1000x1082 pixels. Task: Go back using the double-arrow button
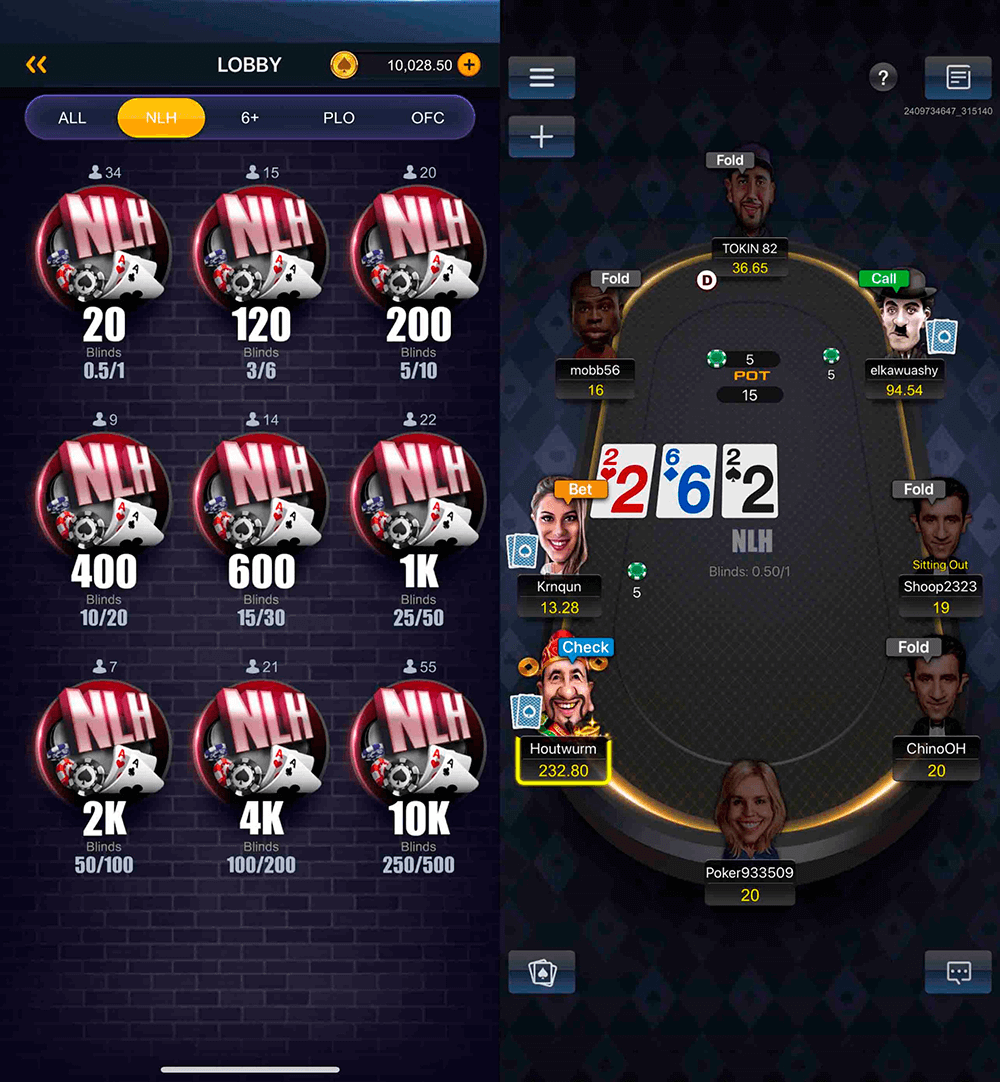pyautogui.click(x=37, y=65)
